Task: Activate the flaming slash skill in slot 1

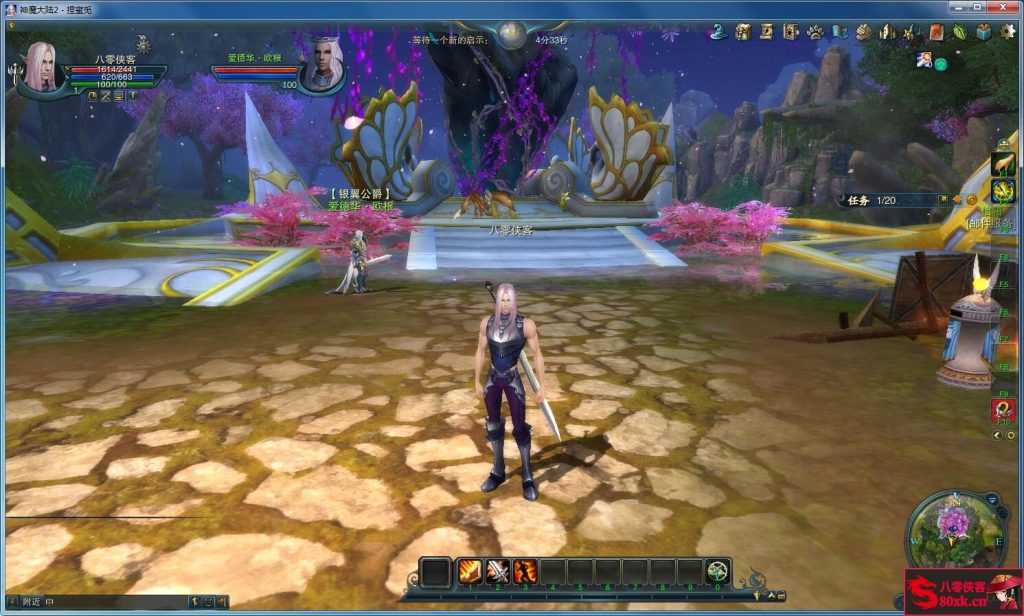Action: tap(470, 572)
